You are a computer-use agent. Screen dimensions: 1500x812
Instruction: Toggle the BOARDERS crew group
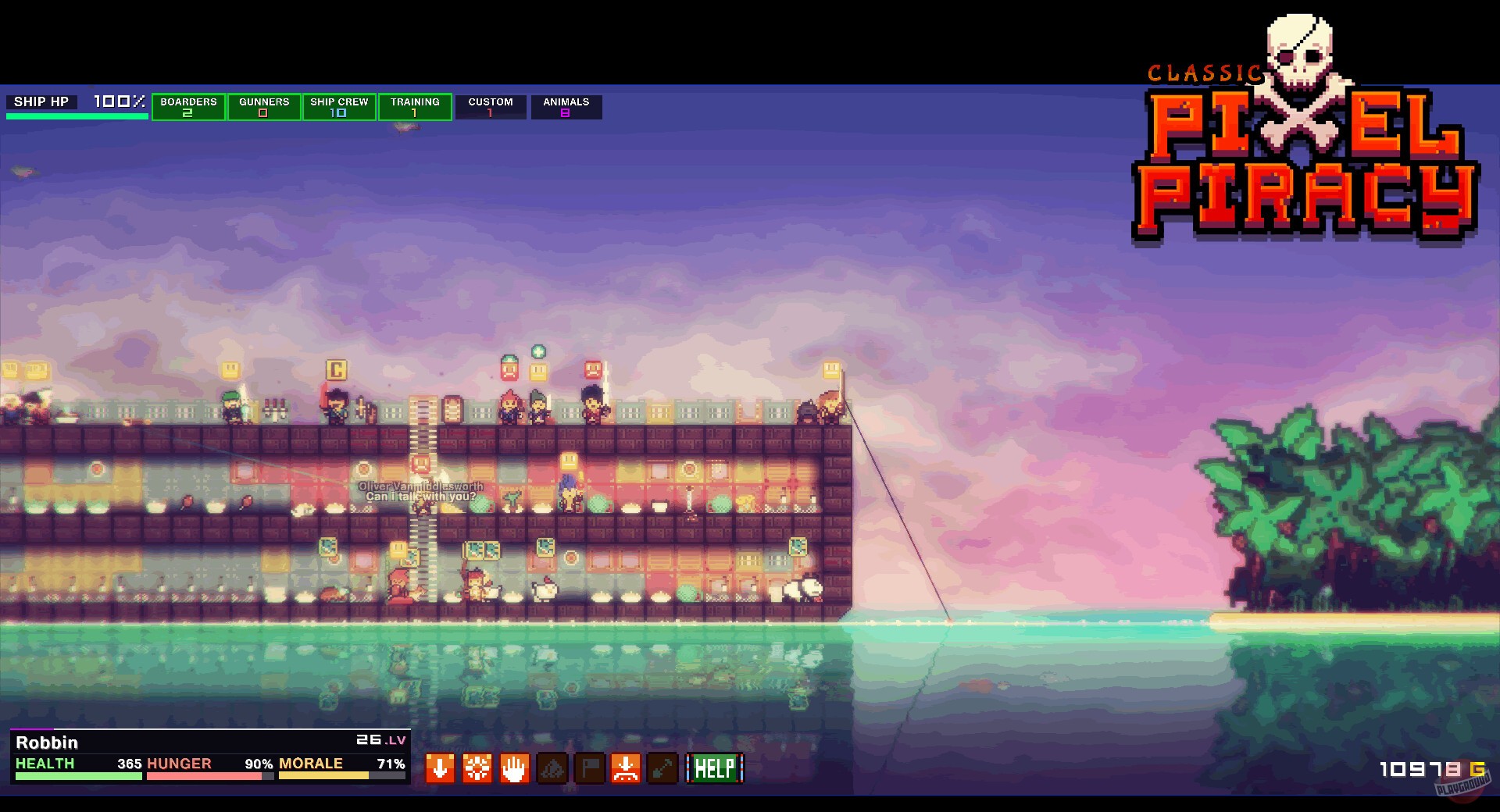188,107
